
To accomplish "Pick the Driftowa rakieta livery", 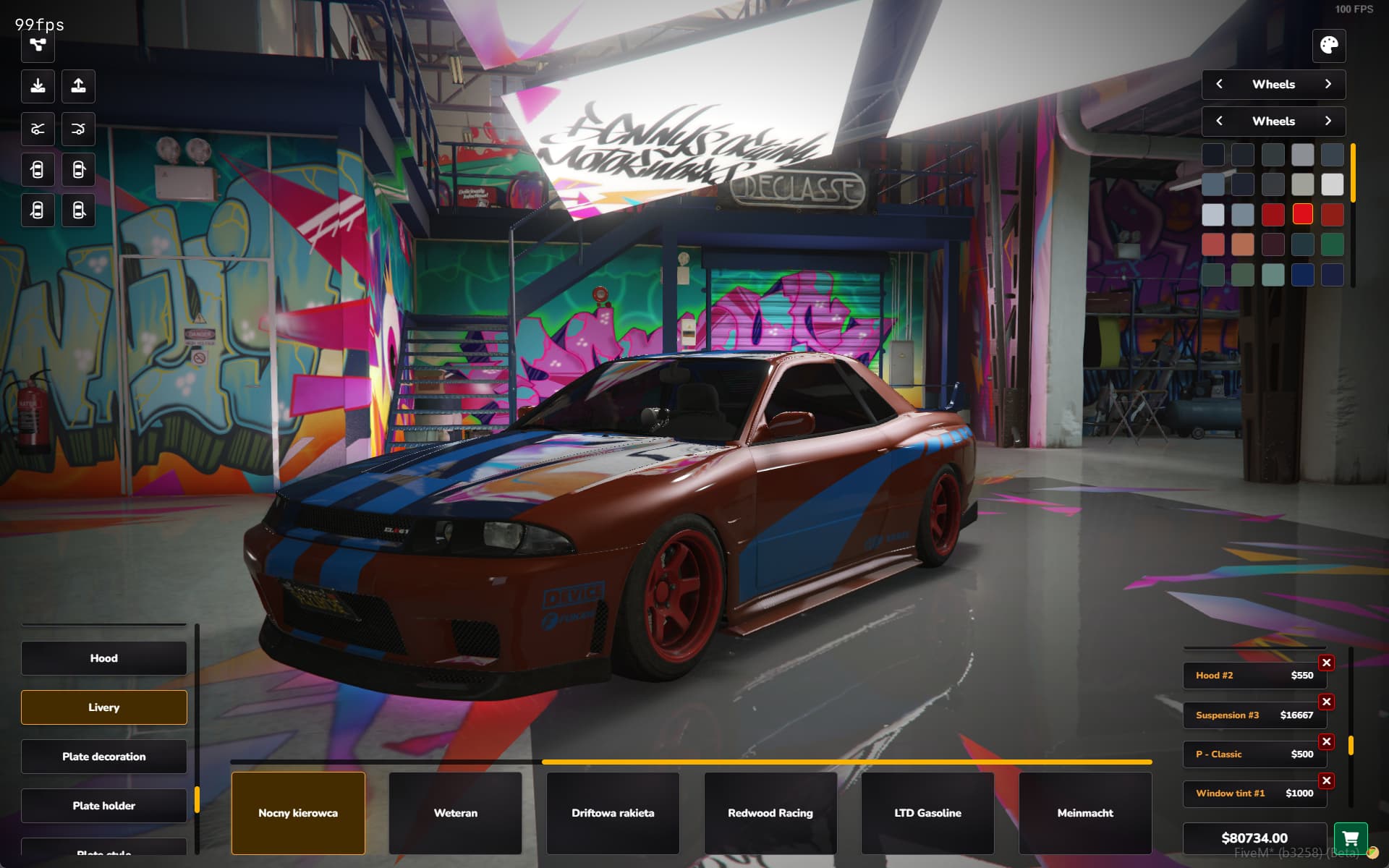I will [613, 813].
